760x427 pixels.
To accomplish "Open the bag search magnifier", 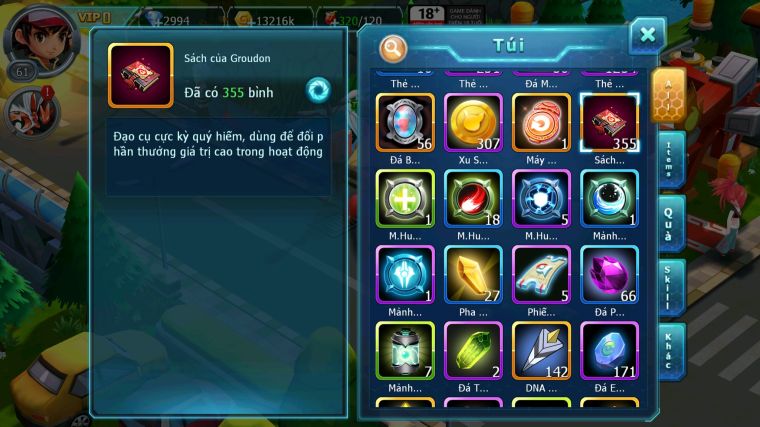I will point(394,47).
